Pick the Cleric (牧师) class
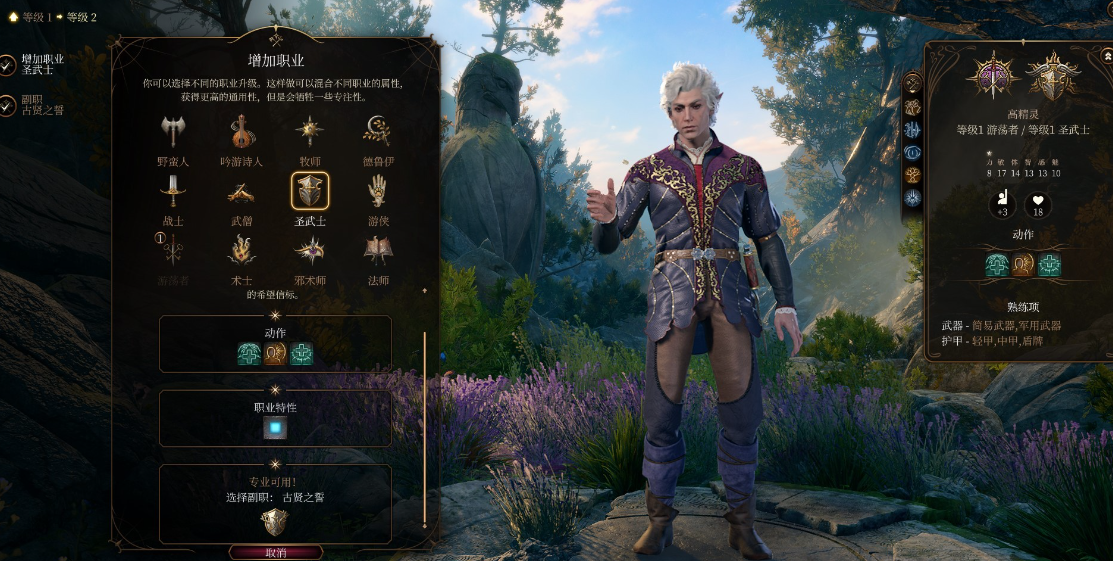Image resolution: width=1113 pixels, height=561 pixels. click(x=309, y=132)
